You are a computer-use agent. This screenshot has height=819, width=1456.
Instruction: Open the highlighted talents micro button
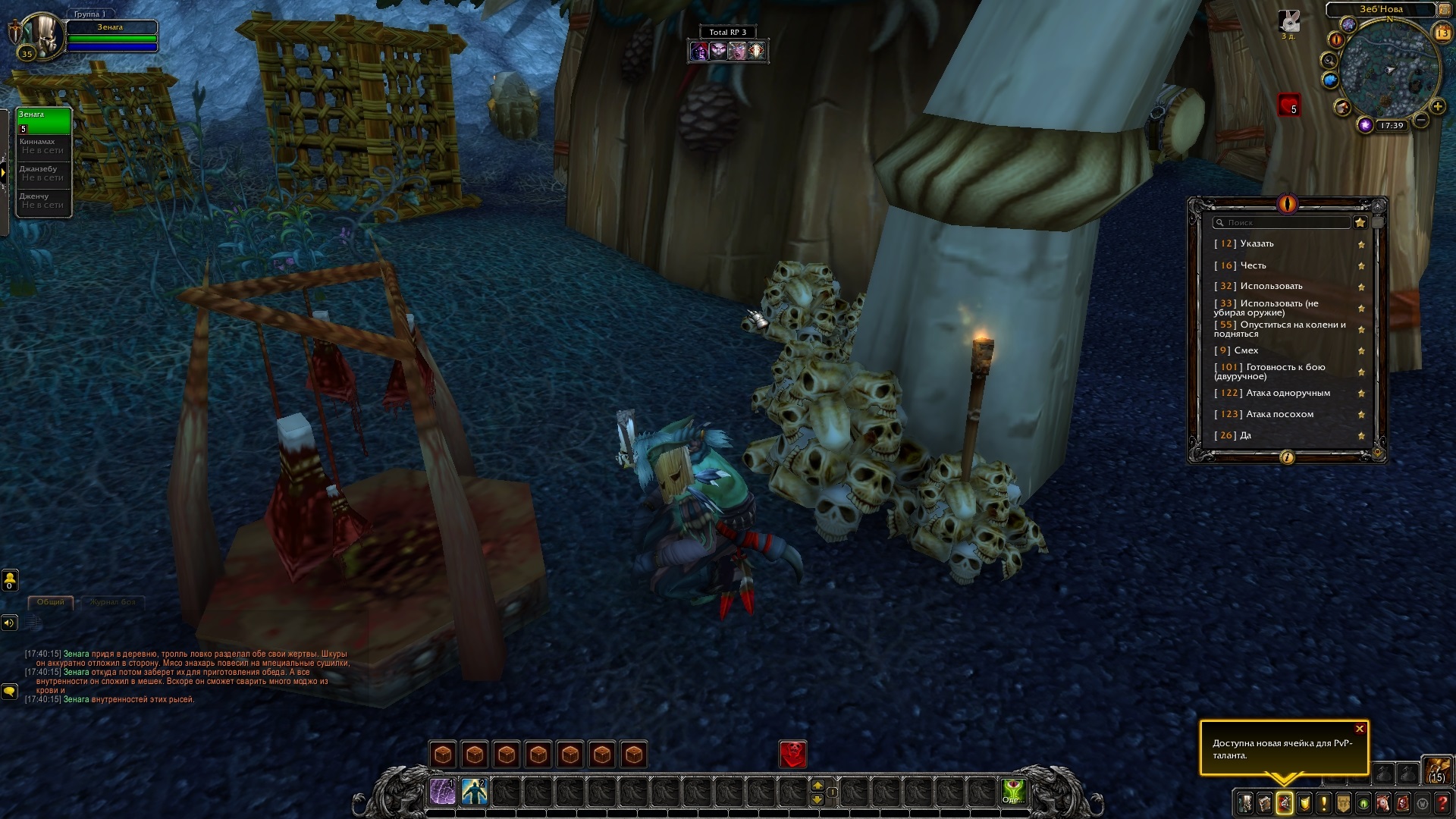(1285, 802)
